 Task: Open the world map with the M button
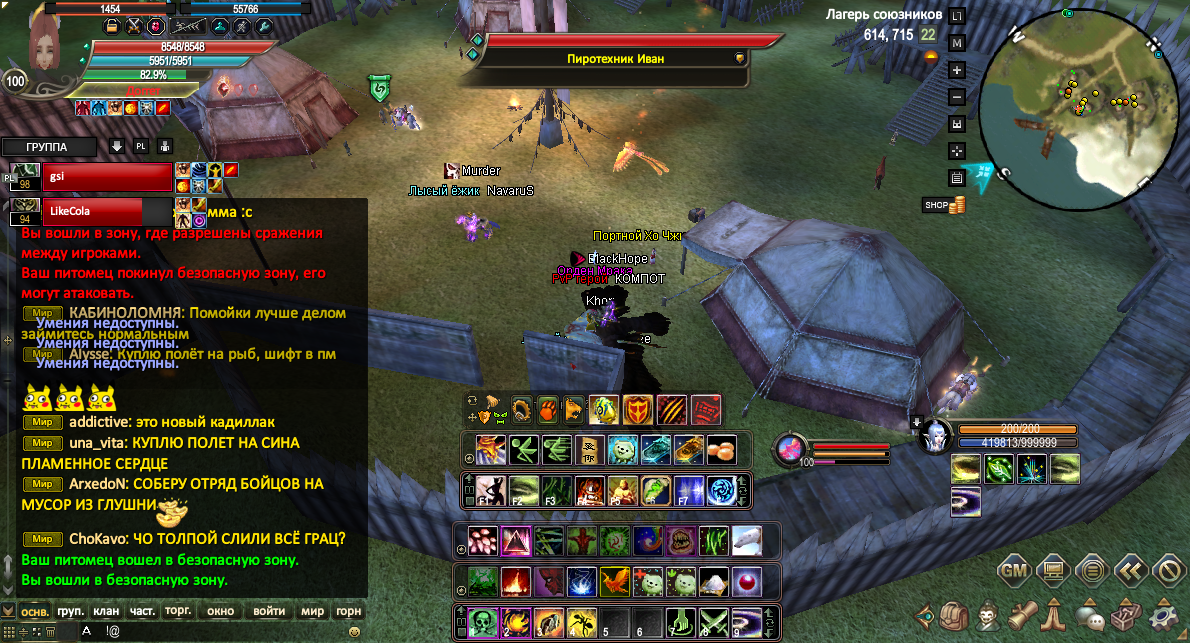click(957, 44)
